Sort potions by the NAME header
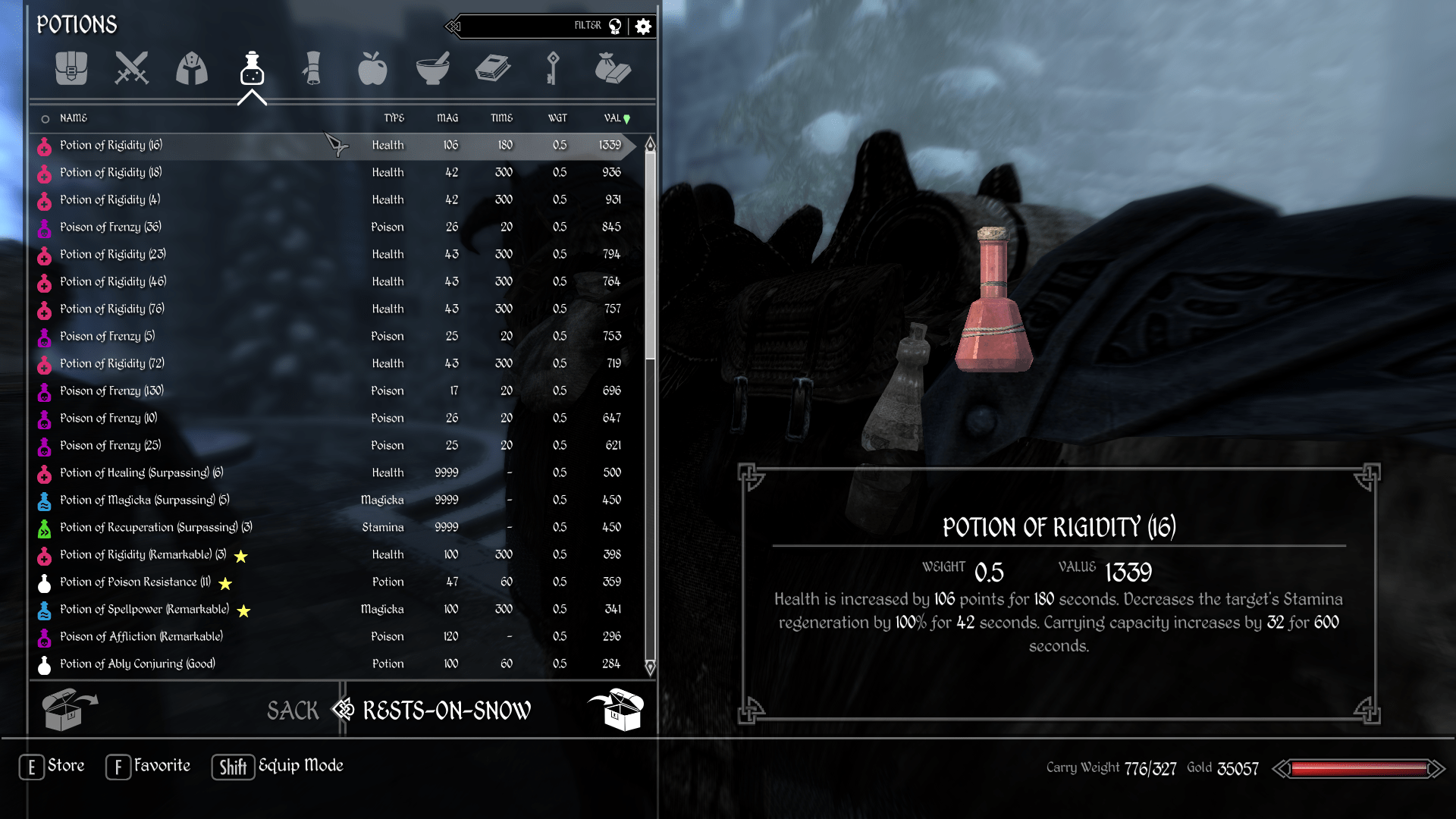This screenshot has width=1456, height=819. click(73, 118)
